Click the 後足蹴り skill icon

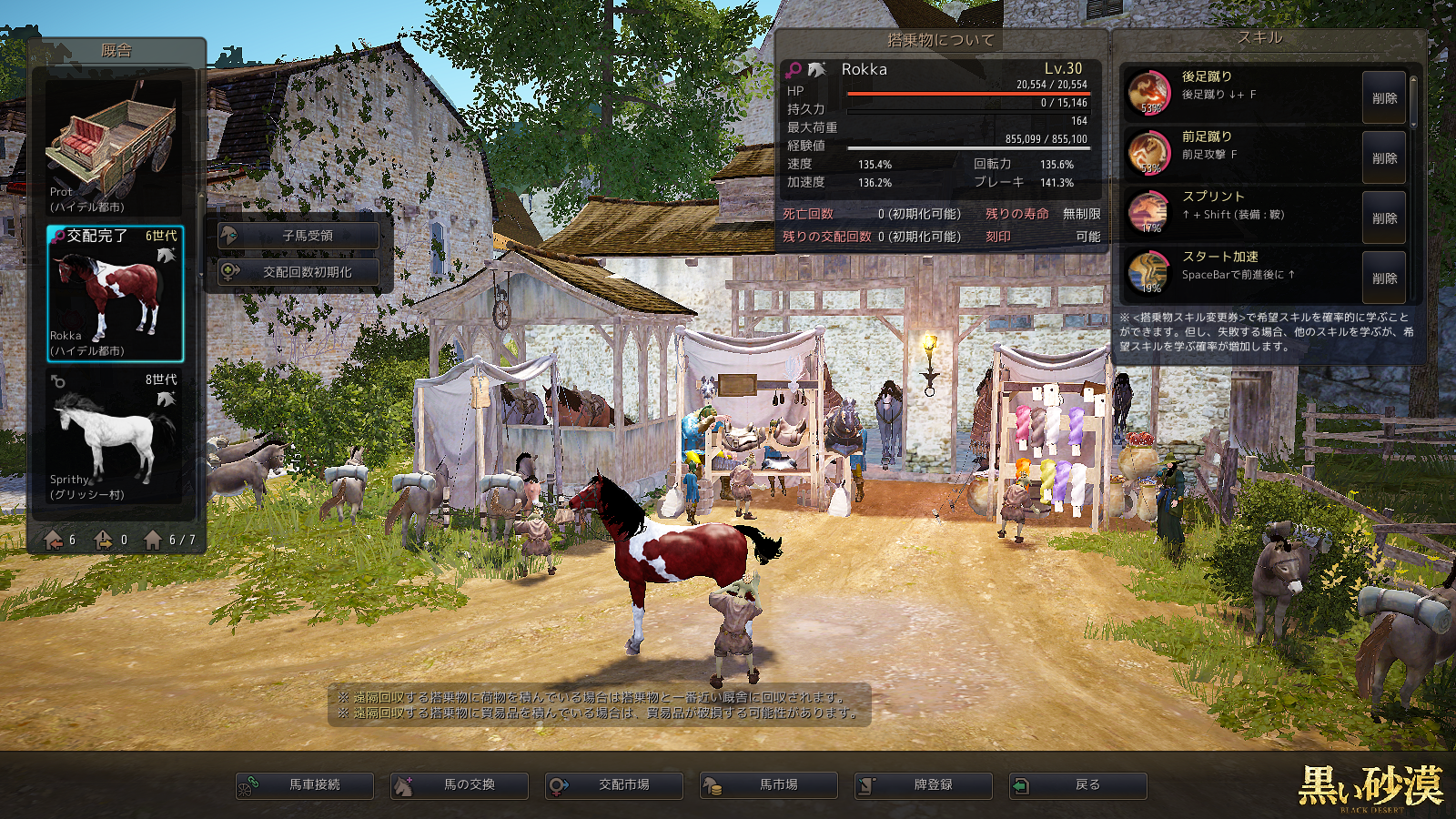tap(1149, 93)
